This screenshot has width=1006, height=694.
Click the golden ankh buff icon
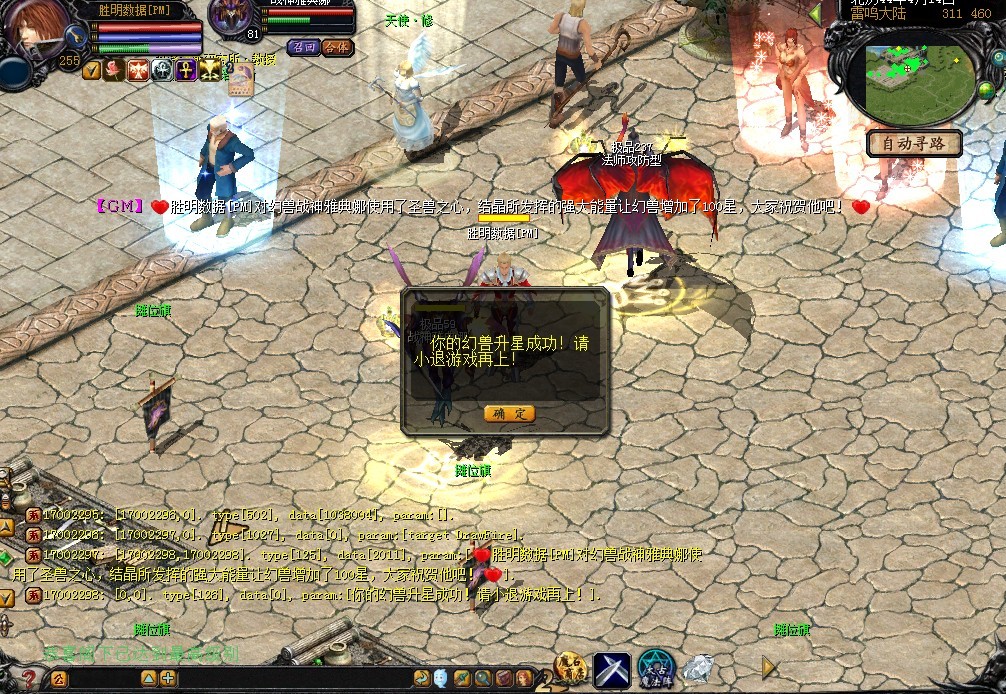[186, 70]
